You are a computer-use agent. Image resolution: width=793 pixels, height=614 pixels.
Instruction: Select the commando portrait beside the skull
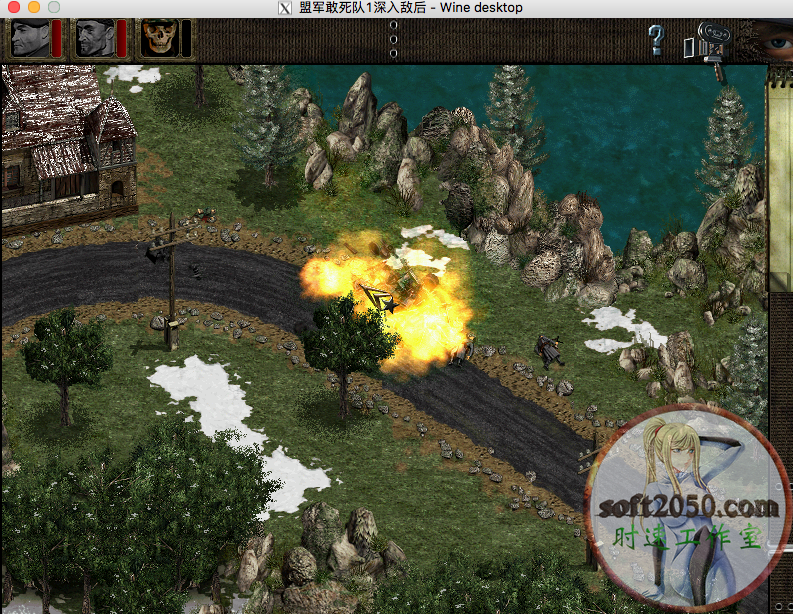click(x=95, y=39)
